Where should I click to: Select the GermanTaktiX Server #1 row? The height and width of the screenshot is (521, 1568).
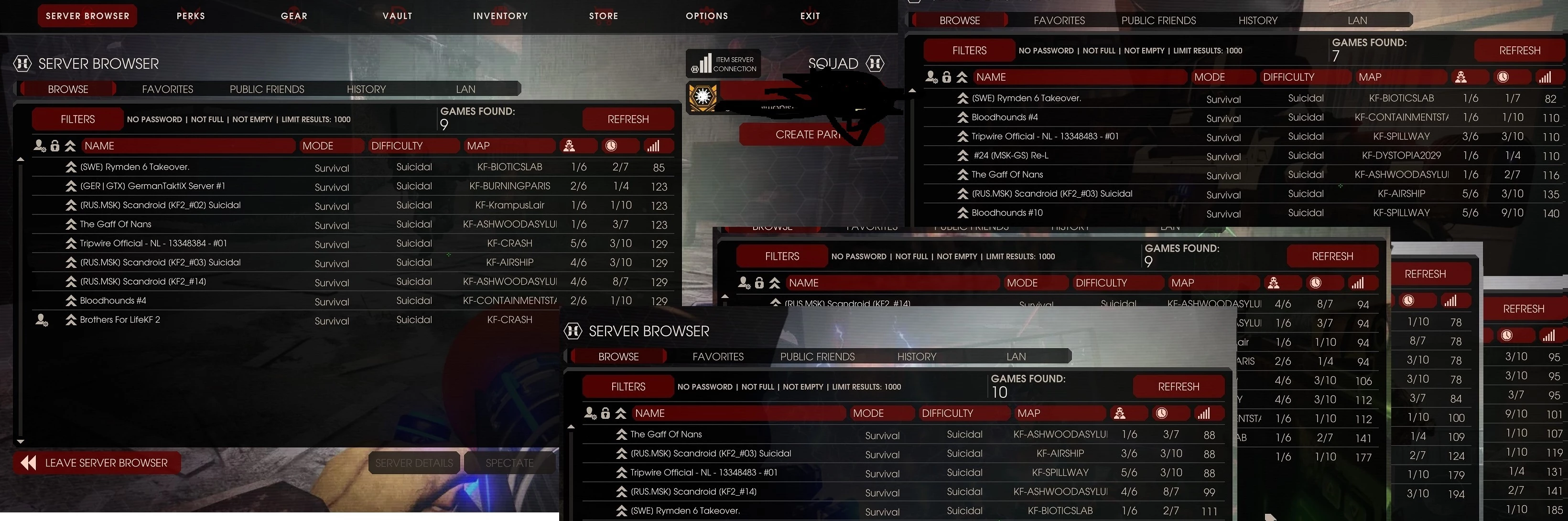click(x=153, y=186)
